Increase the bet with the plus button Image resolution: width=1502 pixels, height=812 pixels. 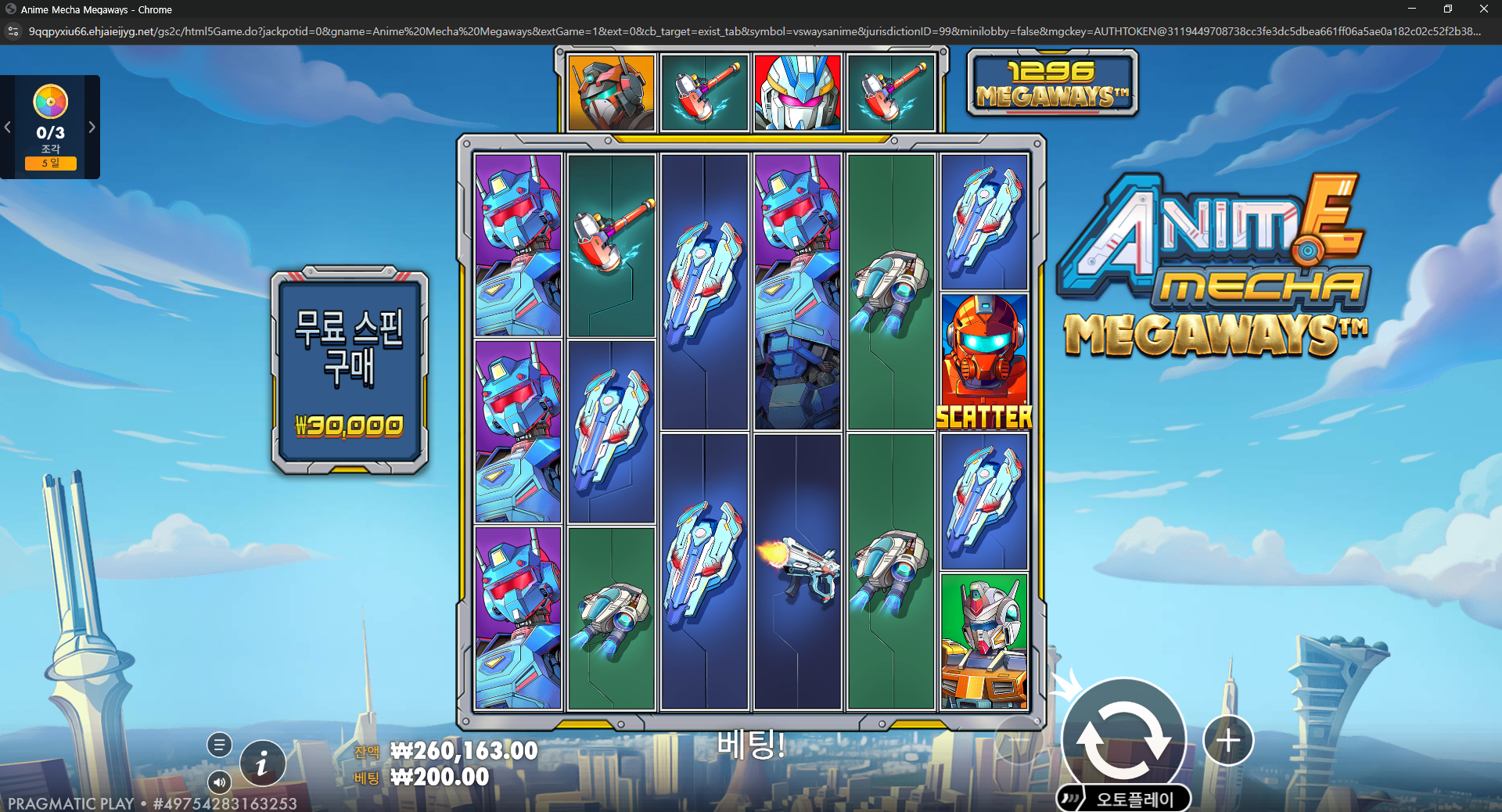click(1228, 740)
